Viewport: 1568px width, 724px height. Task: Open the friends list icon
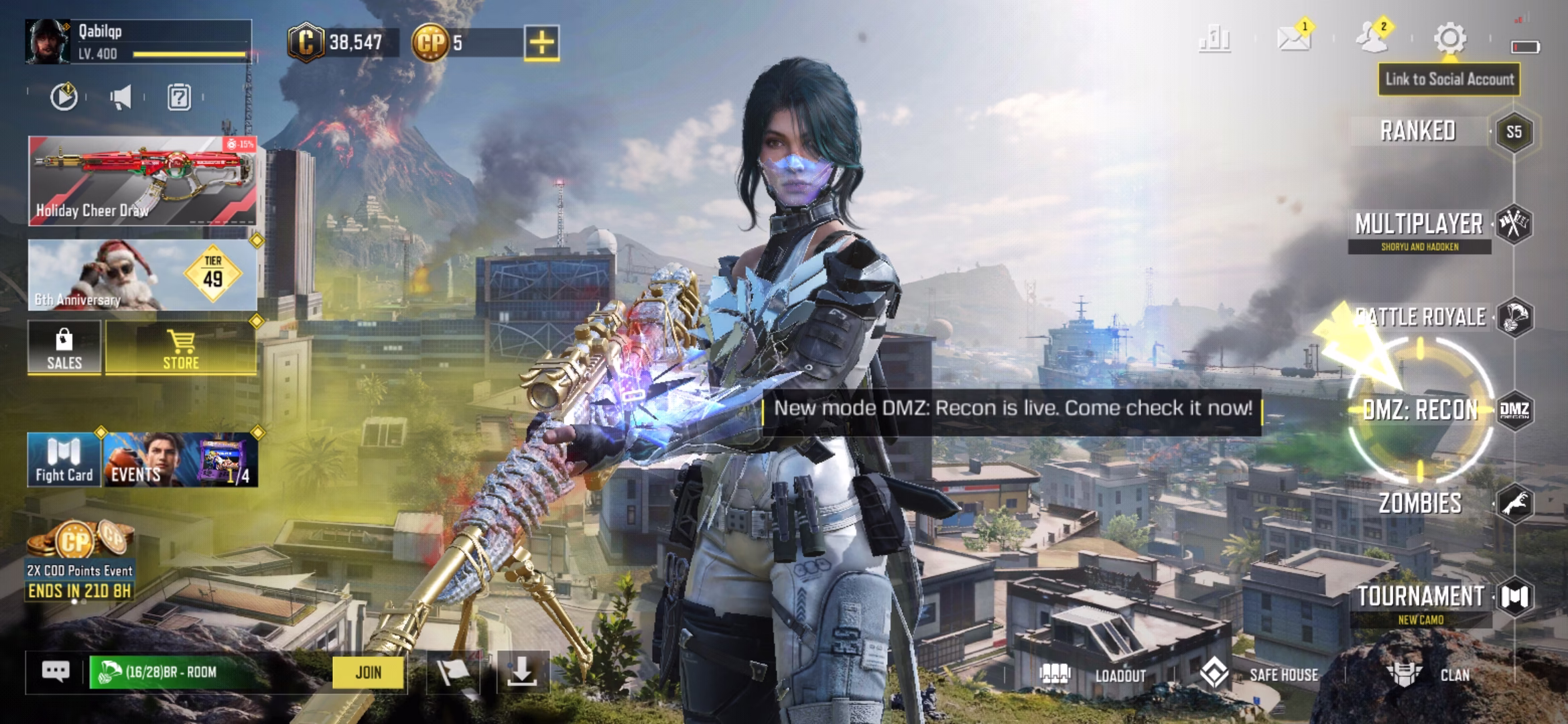tap(1372, 39)
